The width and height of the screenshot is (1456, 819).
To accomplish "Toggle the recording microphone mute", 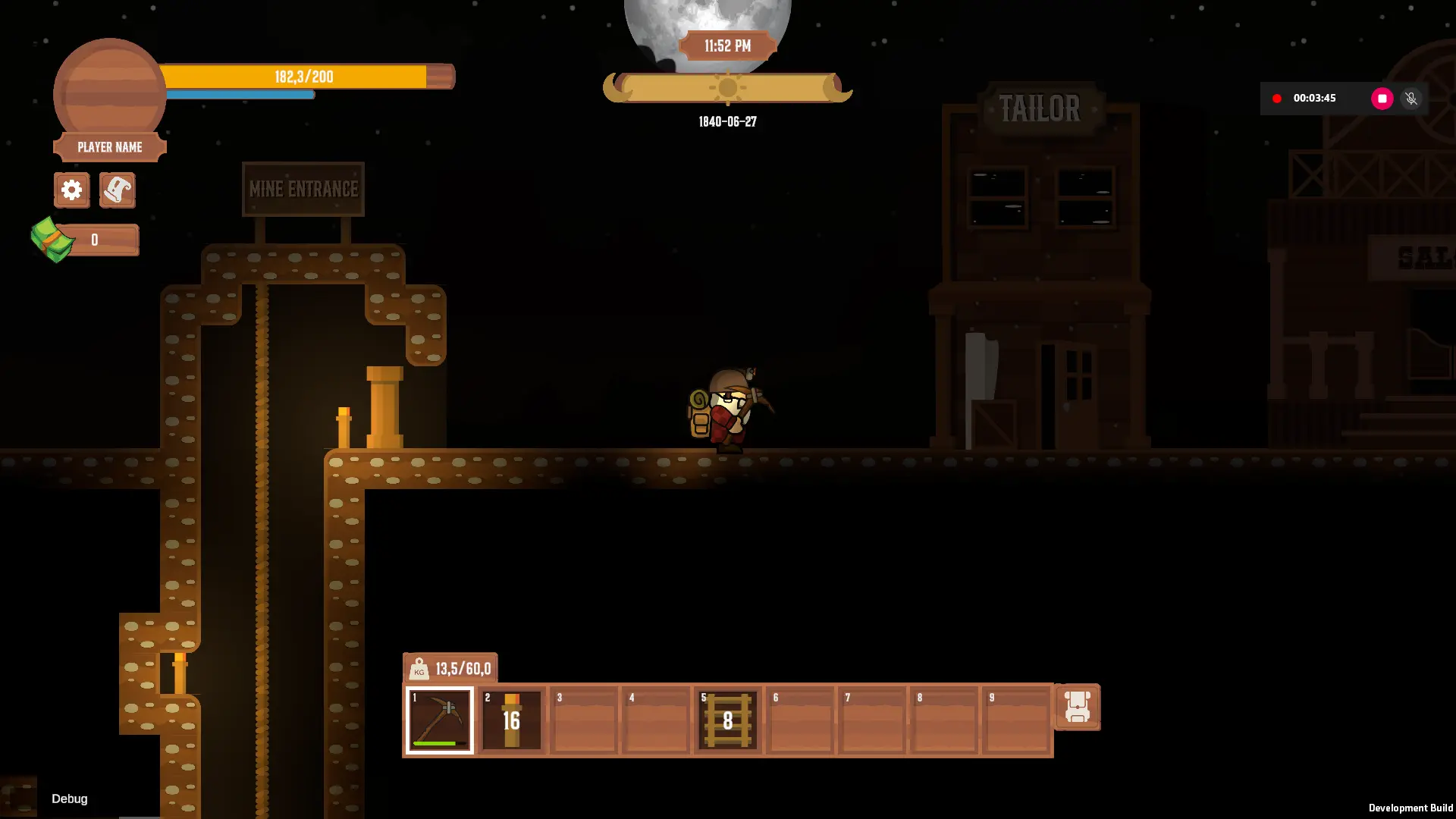I will tap(1411, 99).
